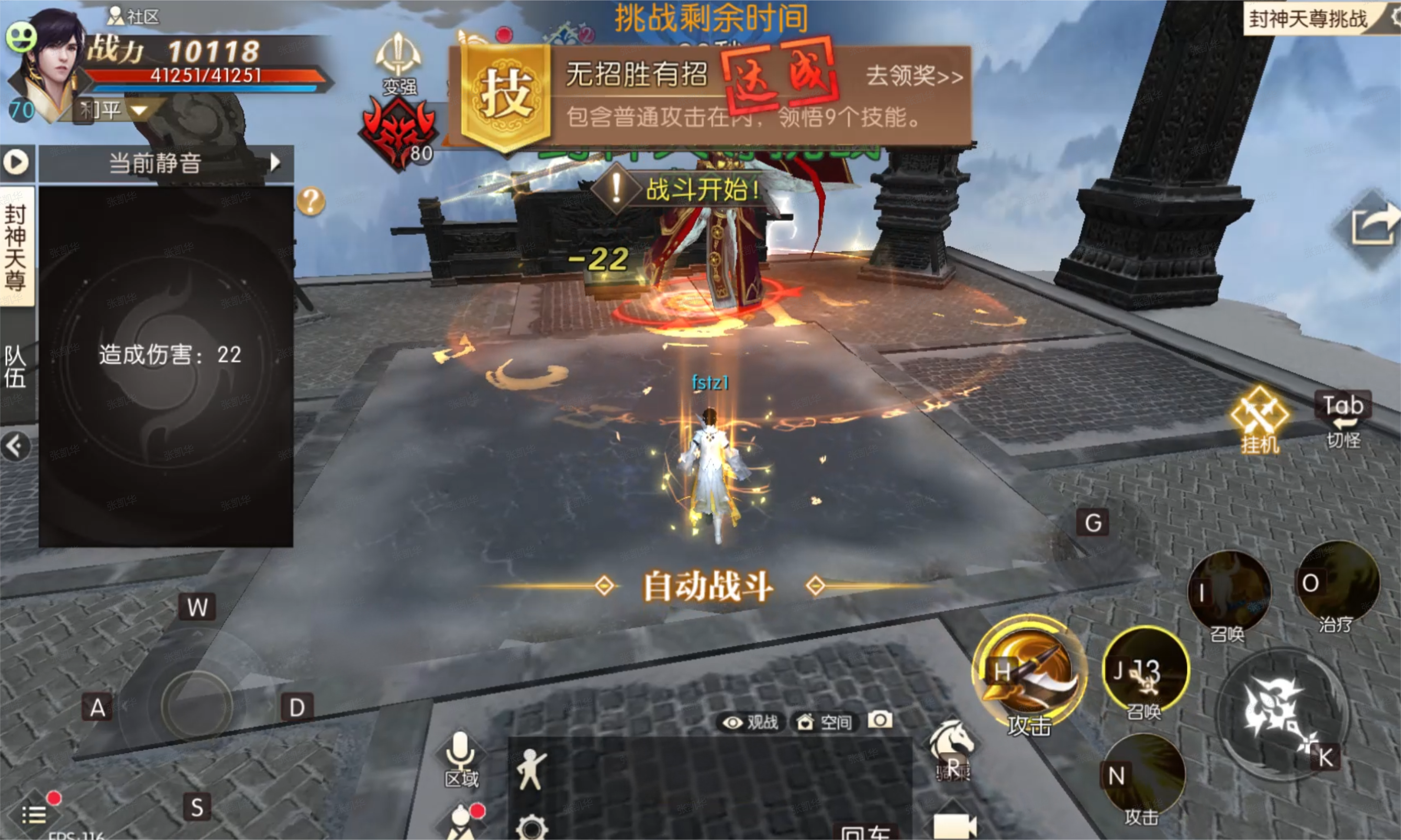Collapse the side panel with arrow
Image resolution: width=1401 pixels, height=840 pixels.
pos(16,446)
